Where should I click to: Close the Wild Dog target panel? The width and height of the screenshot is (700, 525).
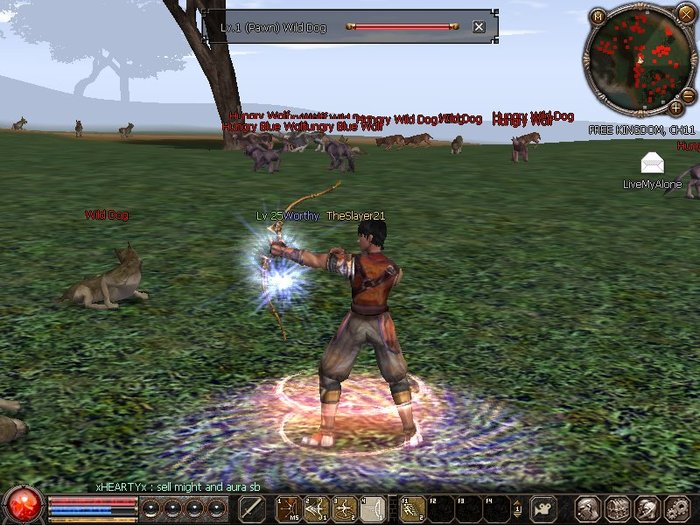click(x=479, y=27)
